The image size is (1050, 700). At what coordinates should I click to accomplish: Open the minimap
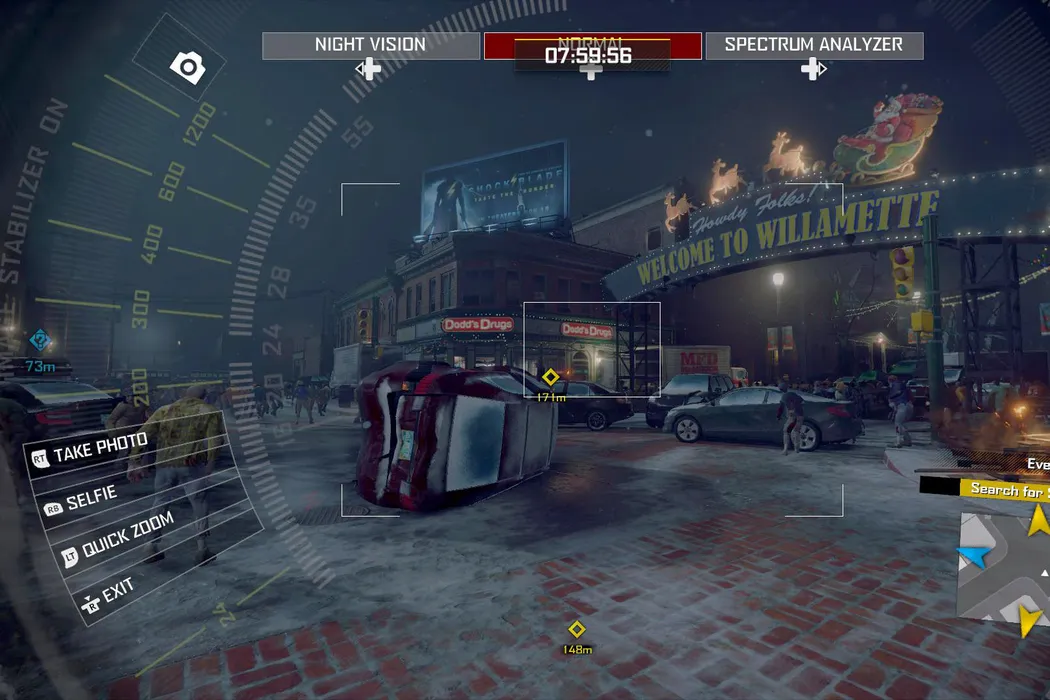click(1003, 566)
